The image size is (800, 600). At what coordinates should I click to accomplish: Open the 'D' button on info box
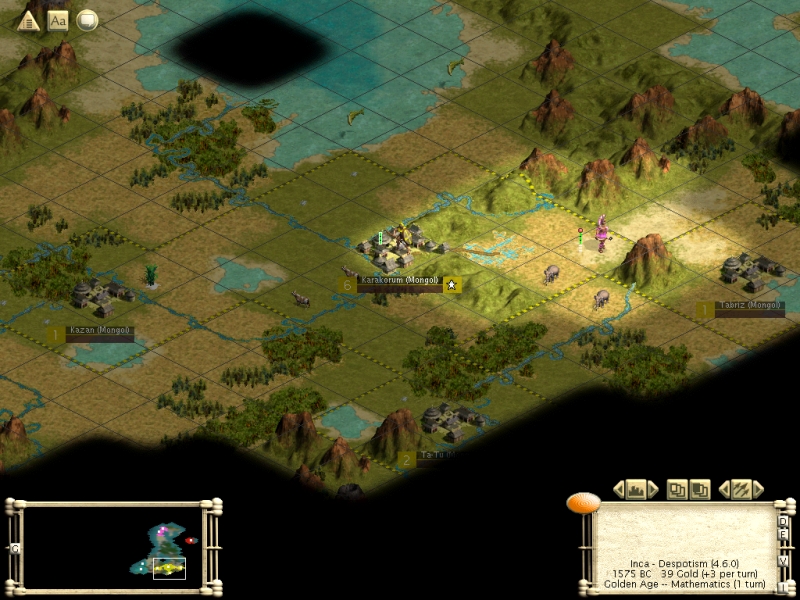tap(783, 522)
